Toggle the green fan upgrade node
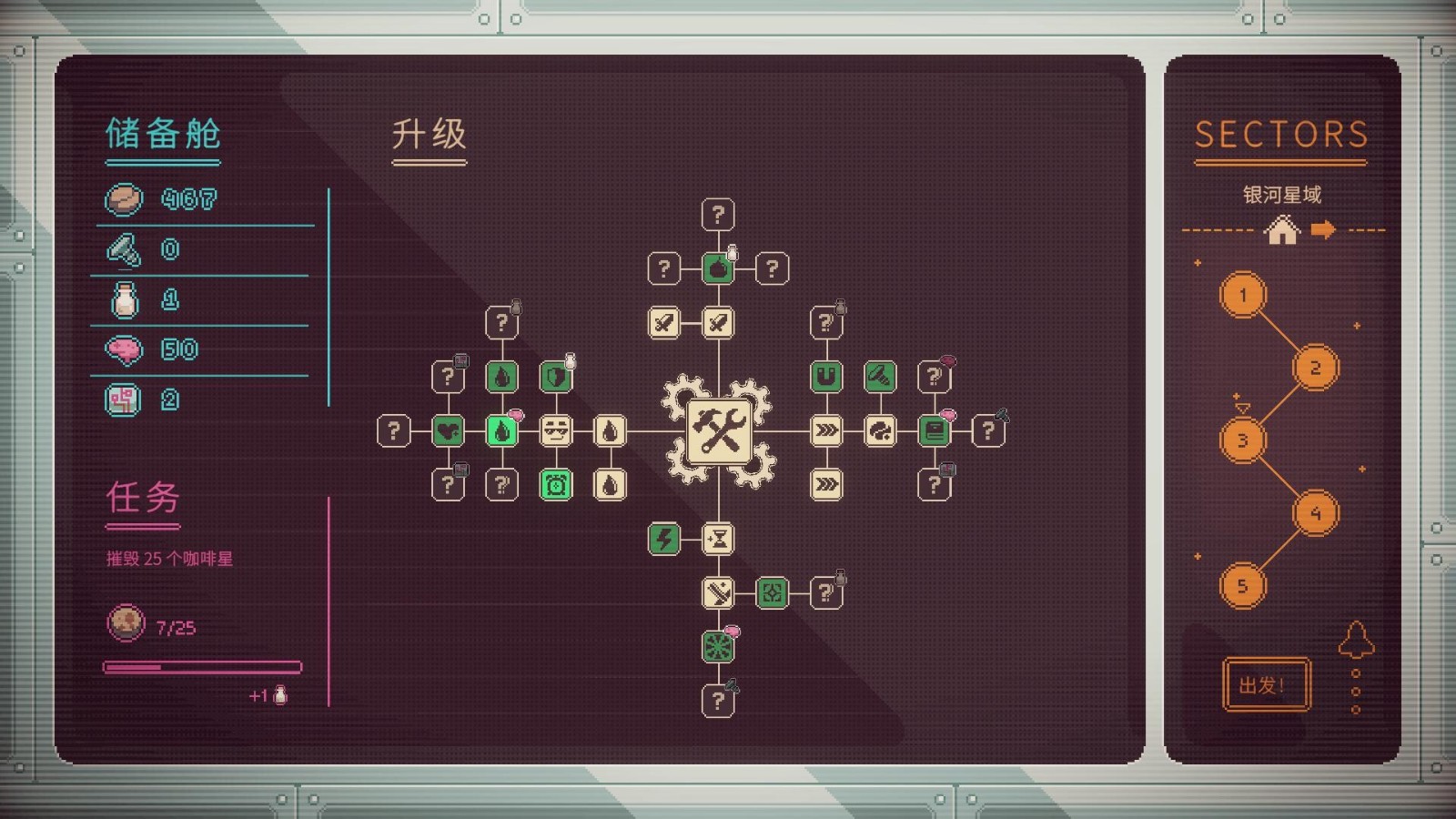The height and width of the screenshot is (819, 1456). point(719,647)
